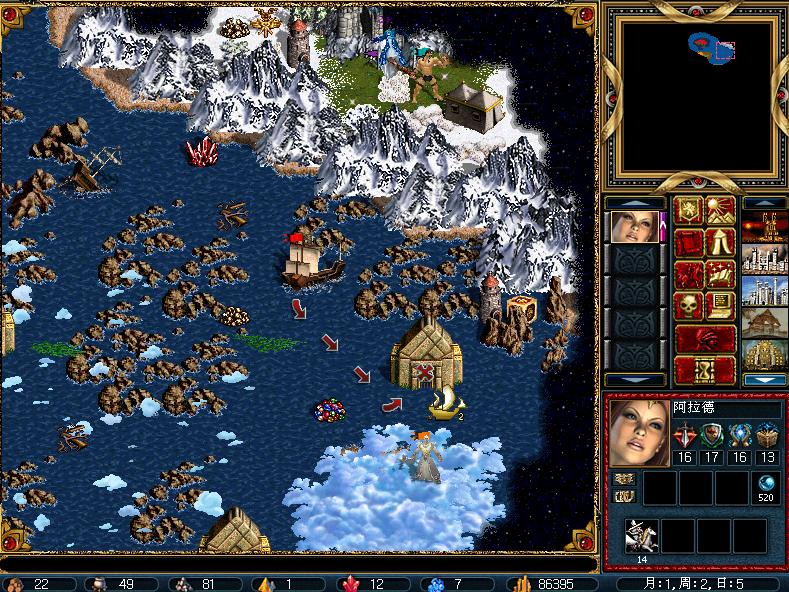Screen dimensions: 789x592
Task: Click the sleep hero tent button
Action: [x=720, y=243]
